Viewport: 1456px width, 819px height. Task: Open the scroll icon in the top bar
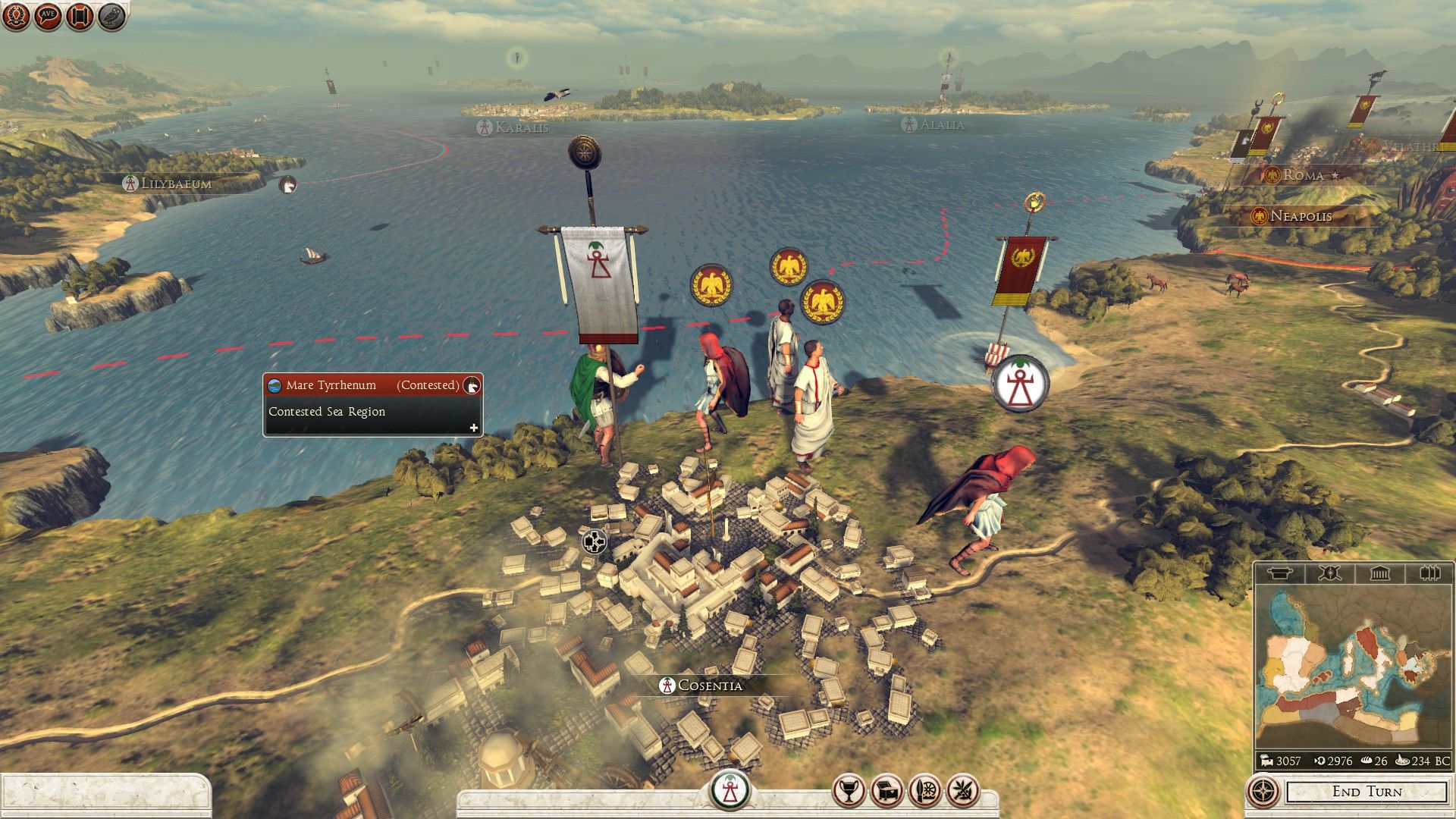tap(80, 17)
